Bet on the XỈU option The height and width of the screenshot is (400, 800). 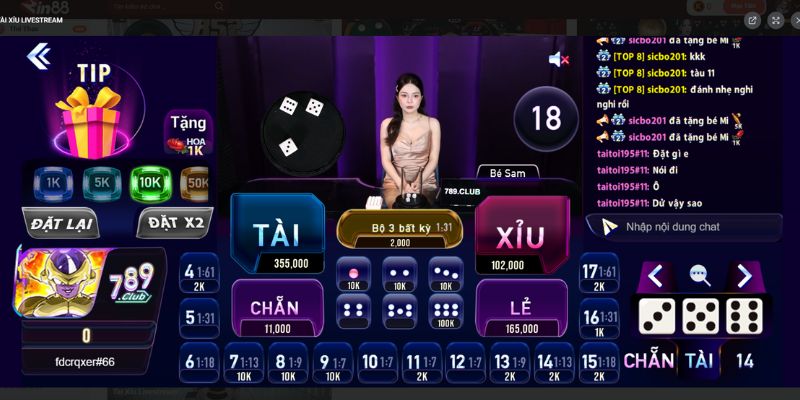[x=521, y=235]
